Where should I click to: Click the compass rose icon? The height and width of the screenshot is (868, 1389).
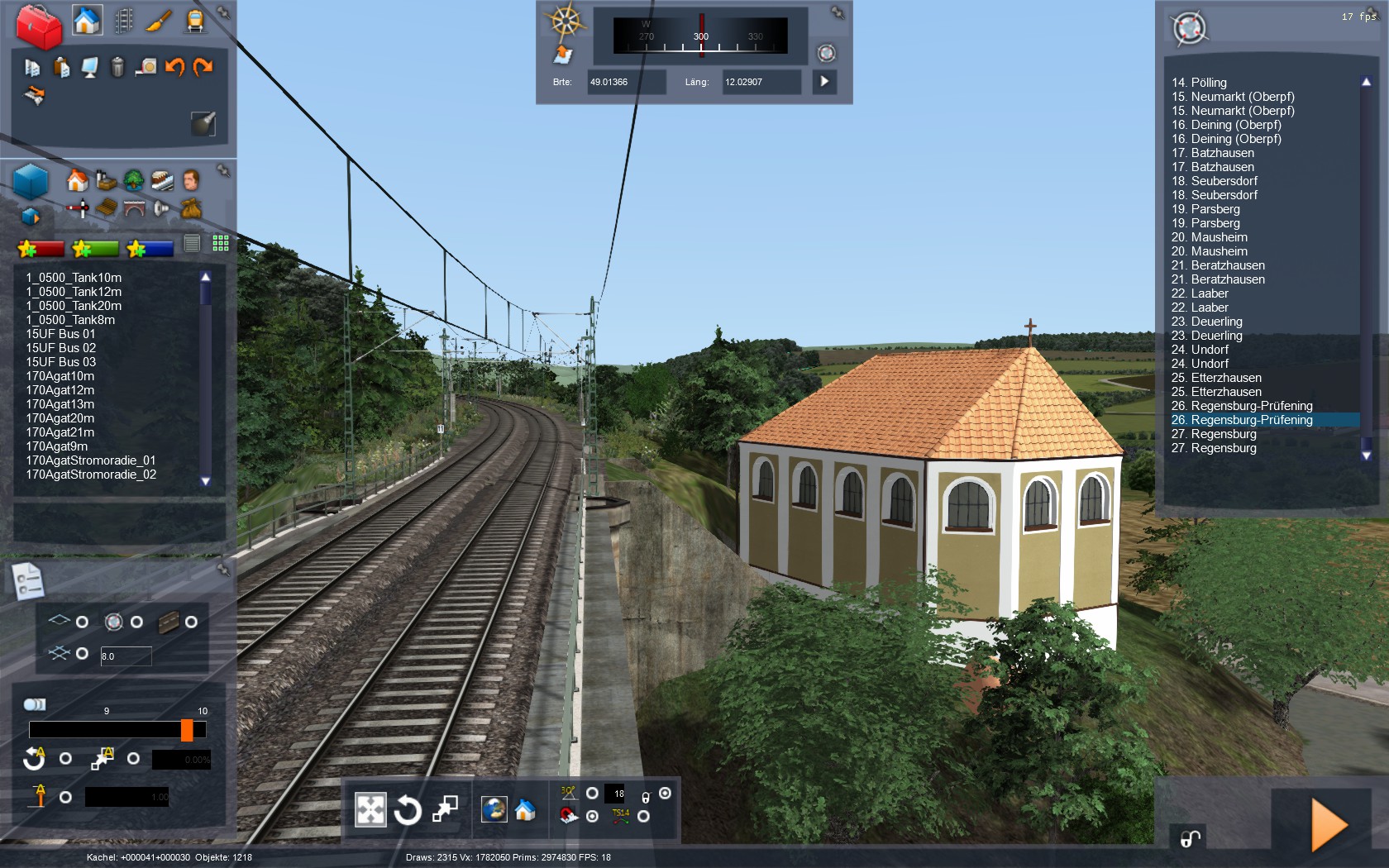(x=566, y=22)
